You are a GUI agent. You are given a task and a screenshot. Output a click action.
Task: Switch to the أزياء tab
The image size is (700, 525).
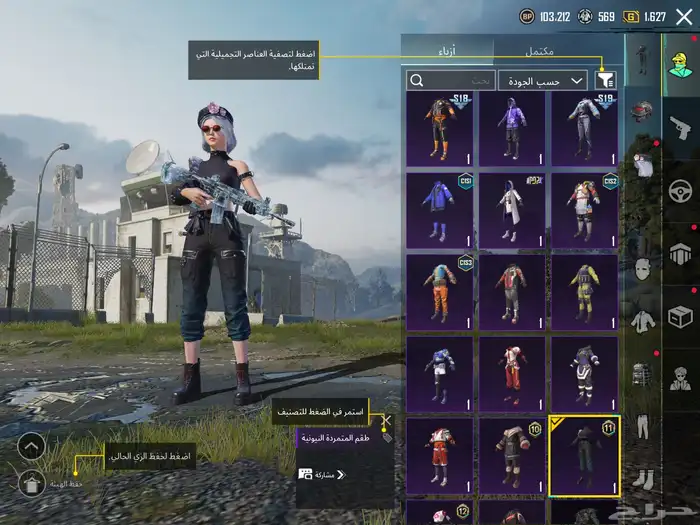[x=448, y=51]
